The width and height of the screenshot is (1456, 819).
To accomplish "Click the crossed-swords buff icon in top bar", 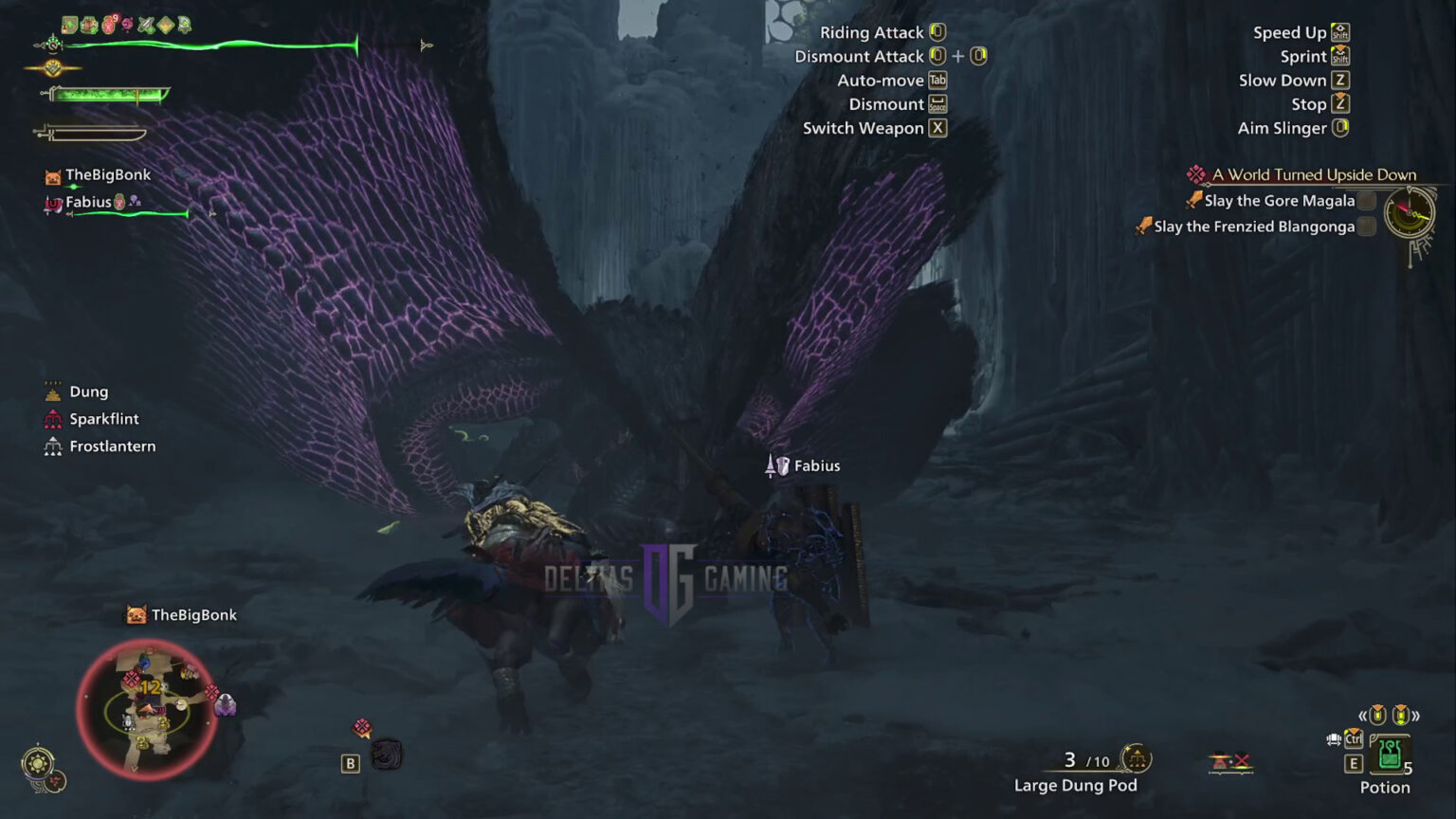I will [146, 24].
